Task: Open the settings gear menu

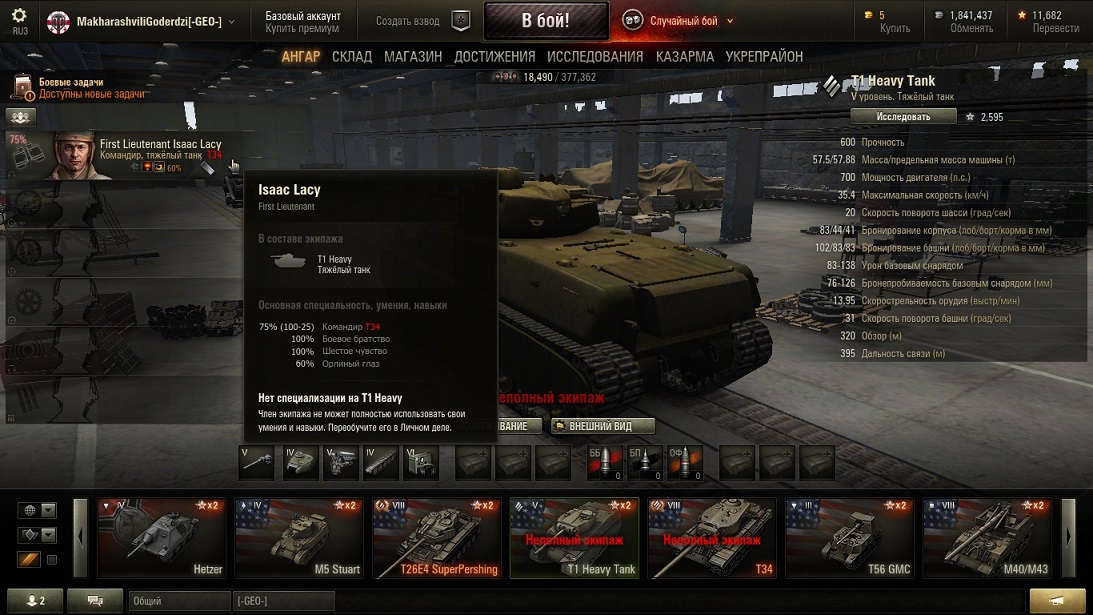Action: click(19, 16)
